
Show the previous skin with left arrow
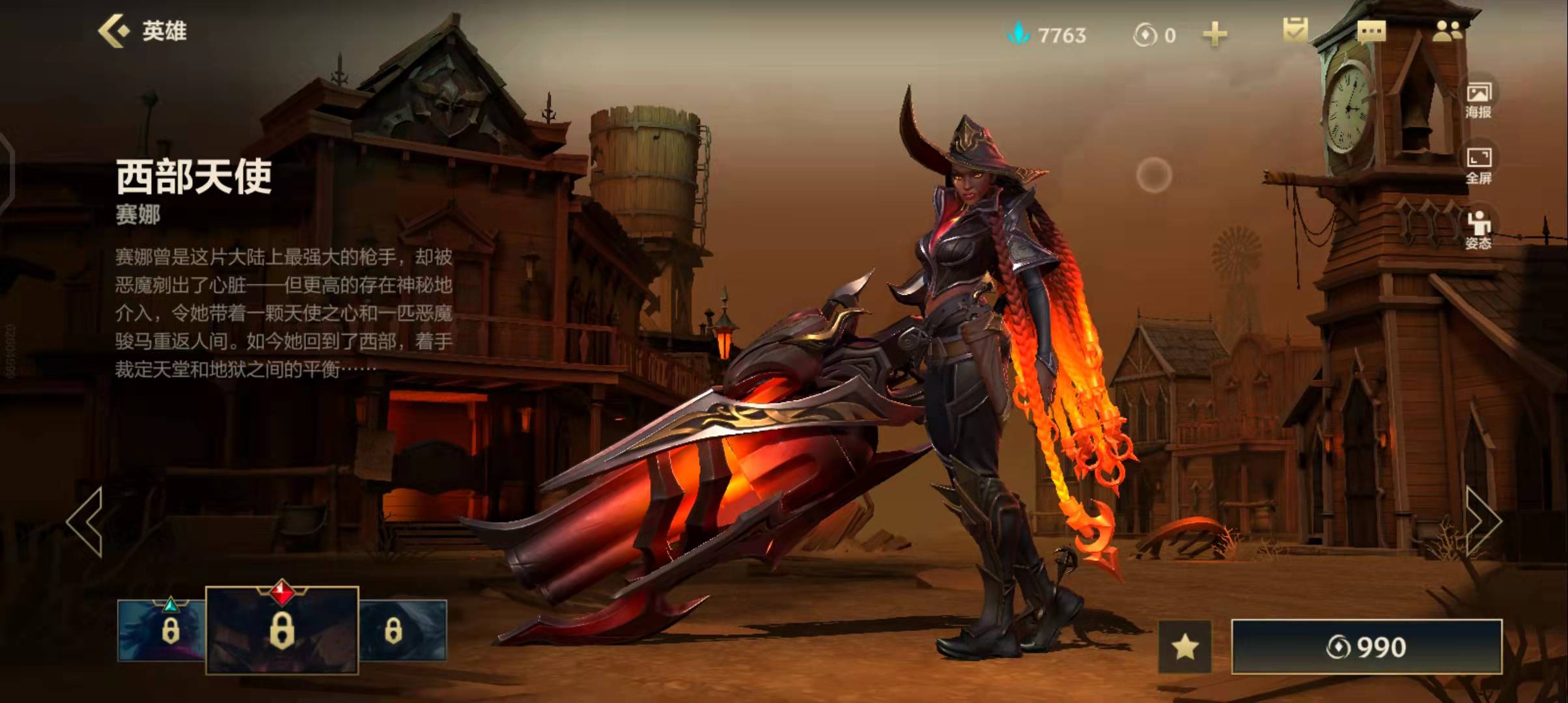pos(85,522)
